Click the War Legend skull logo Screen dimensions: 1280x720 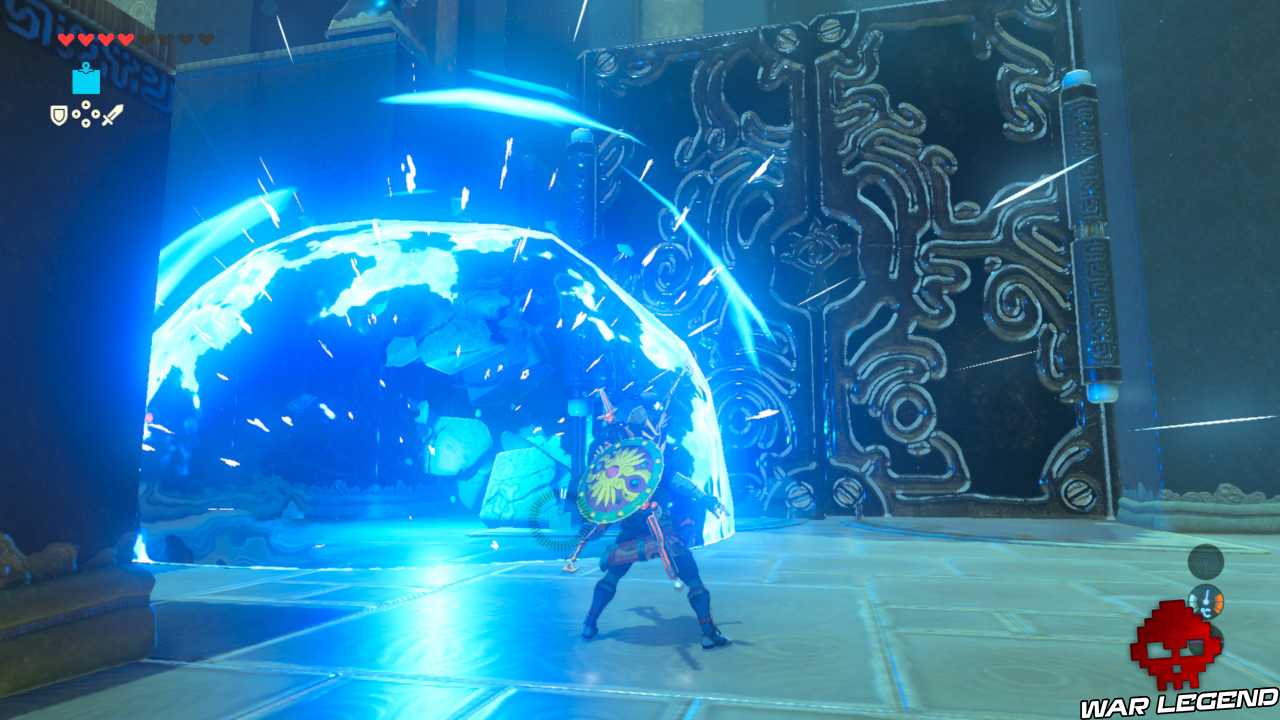[1175, 645]
